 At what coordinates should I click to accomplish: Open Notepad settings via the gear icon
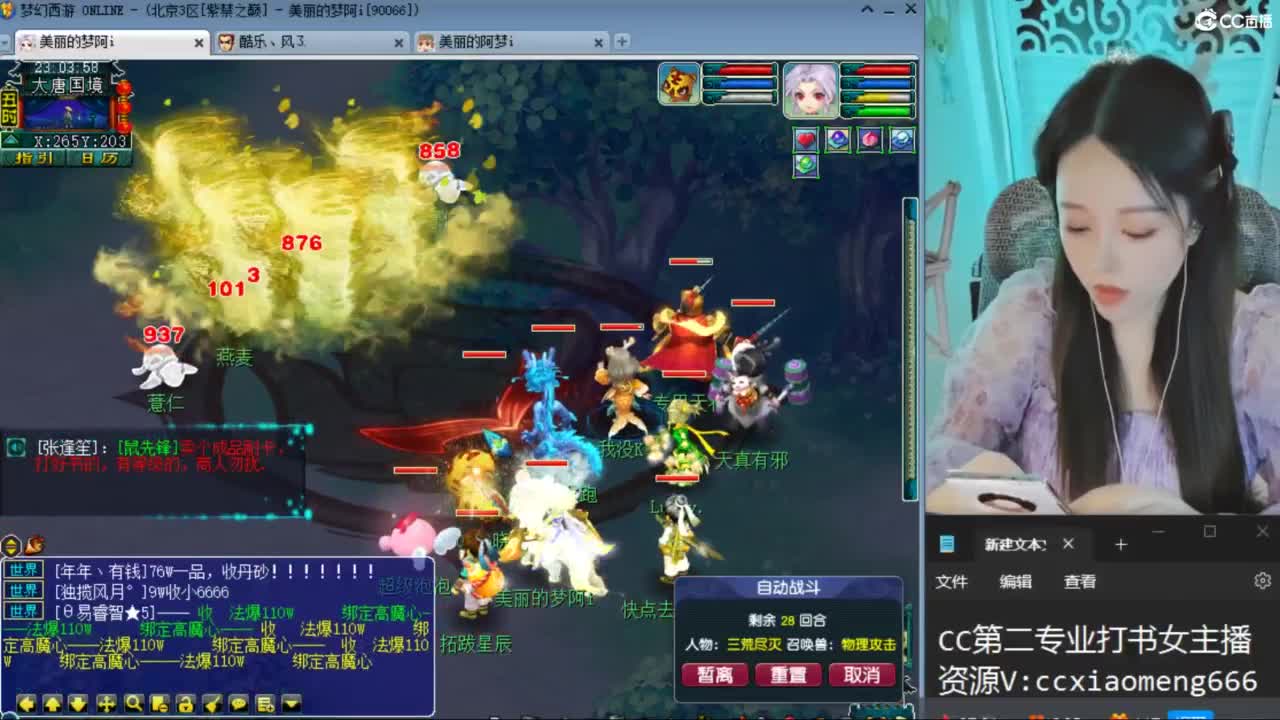tap(1262, 581)
